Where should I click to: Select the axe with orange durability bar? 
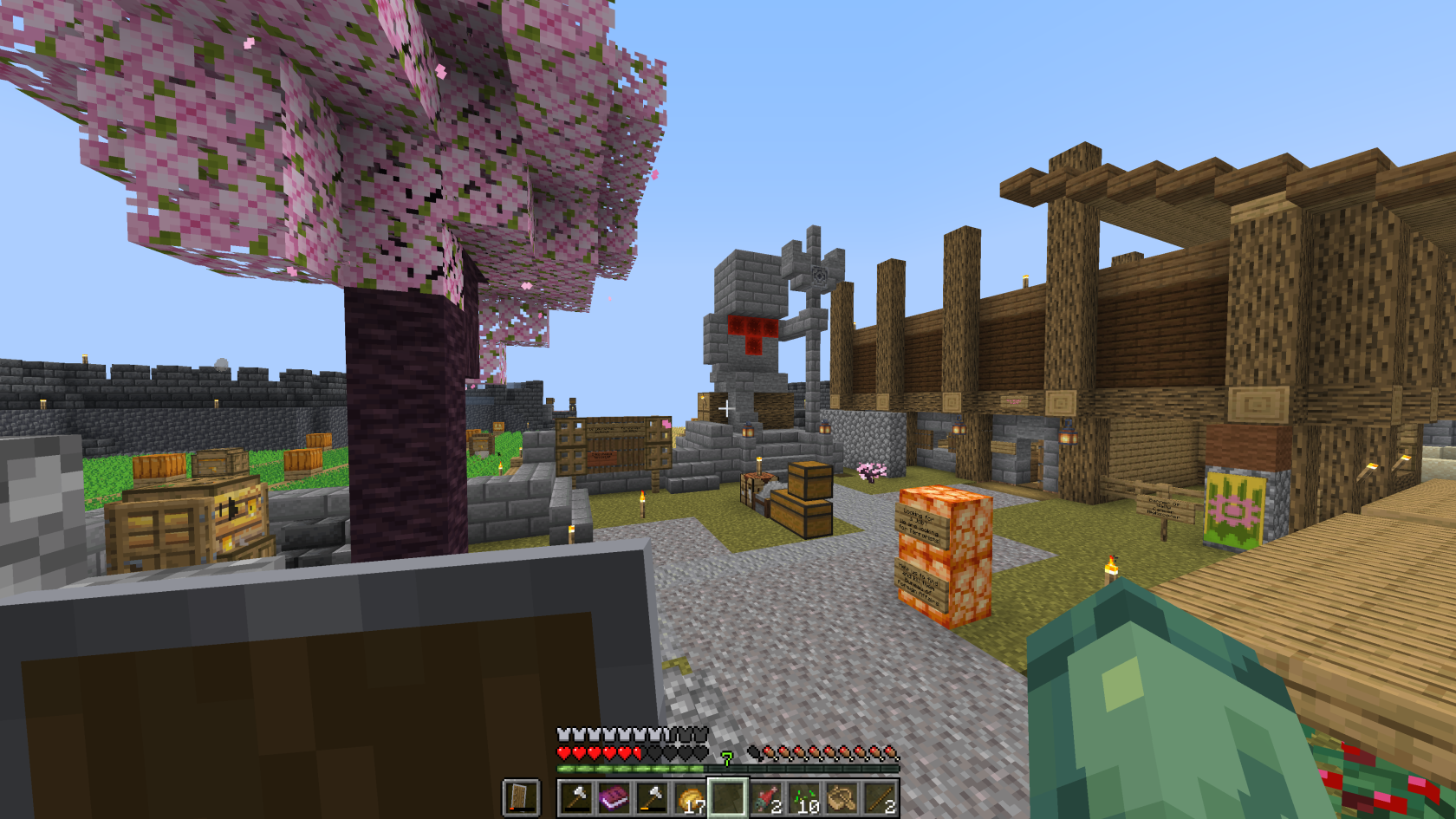tap(652, 797)
